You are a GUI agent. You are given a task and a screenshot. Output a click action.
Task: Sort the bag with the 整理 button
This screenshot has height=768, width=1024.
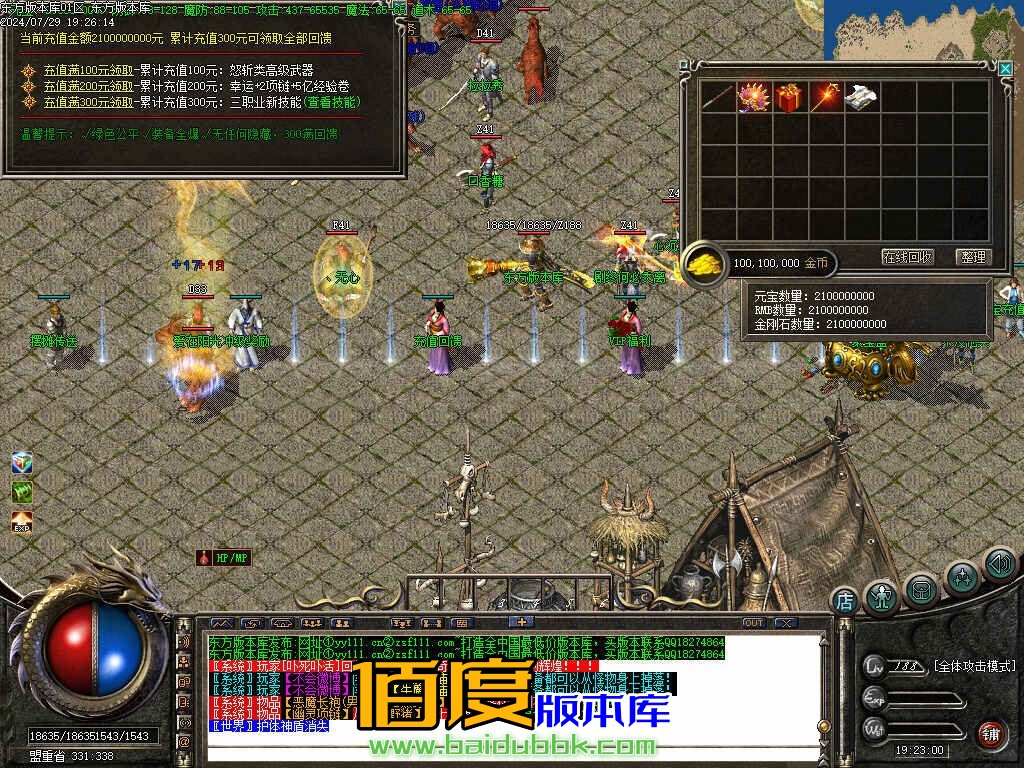click(971, 257)
